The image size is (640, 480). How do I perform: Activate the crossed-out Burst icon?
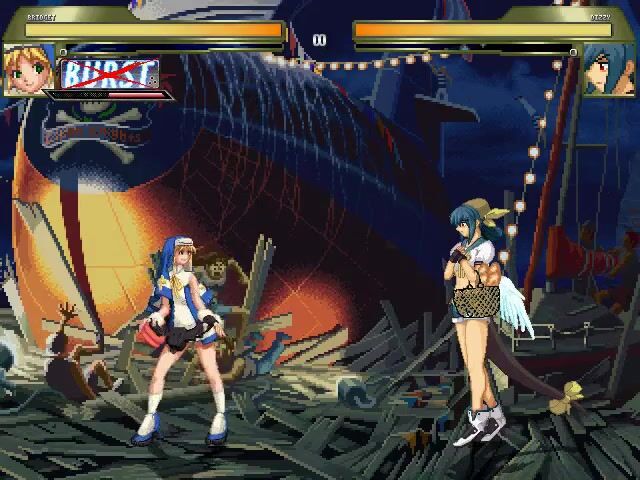(x=110, y=74)
